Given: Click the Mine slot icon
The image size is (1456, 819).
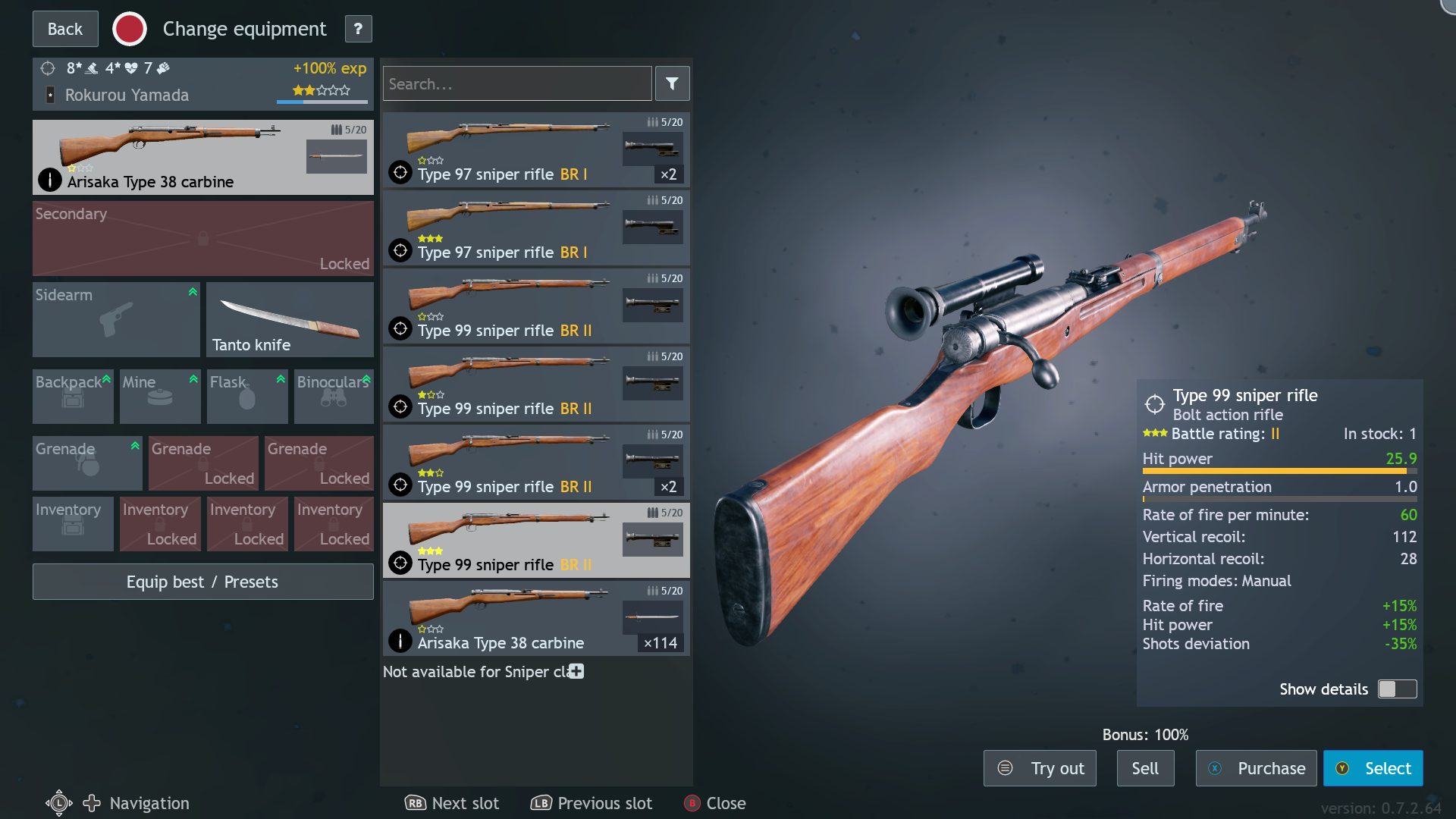Looking at the screenshot, I should click(158, 397).
